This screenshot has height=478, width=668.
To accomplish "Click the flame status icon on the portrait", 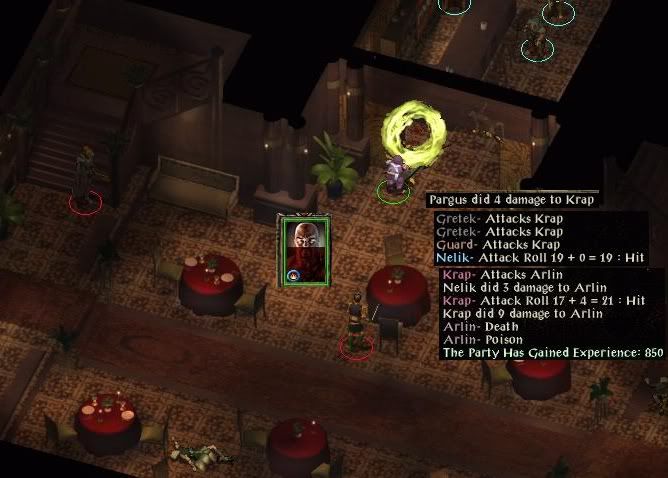I will 294,274.
